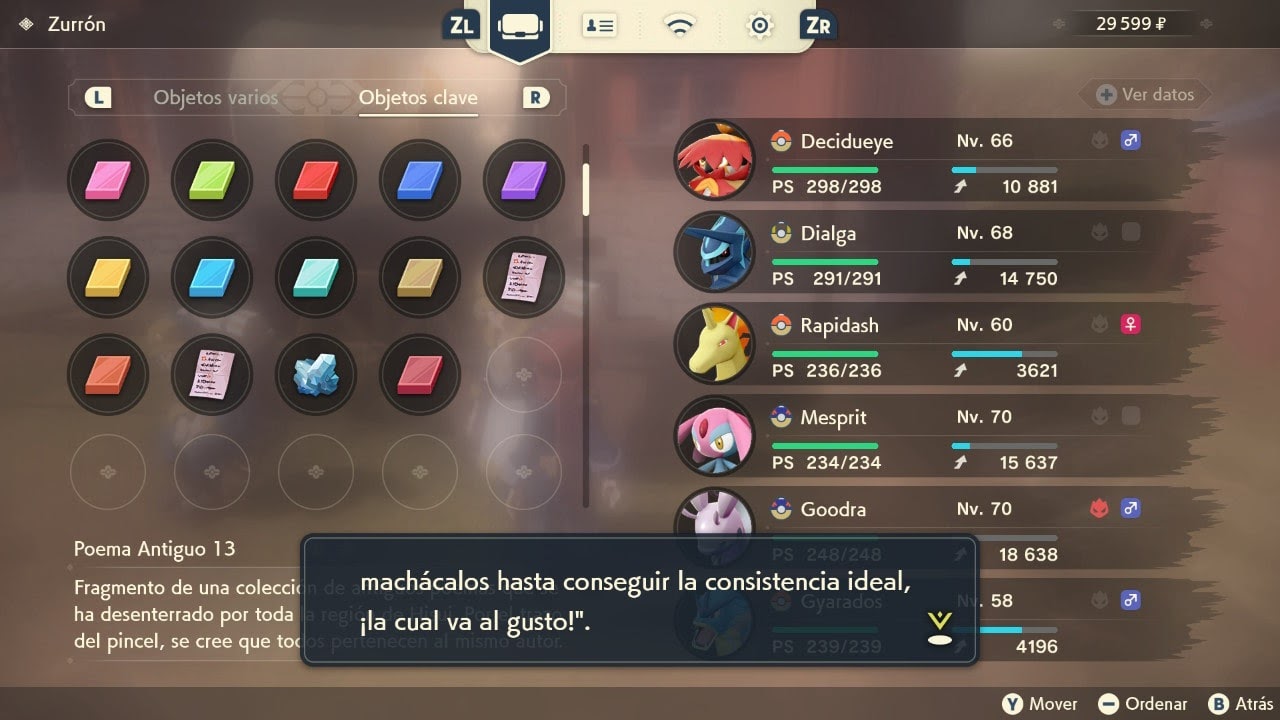Screen dimensions: 1280x720
Task: Open the settings gear tab
Action: 760,26
